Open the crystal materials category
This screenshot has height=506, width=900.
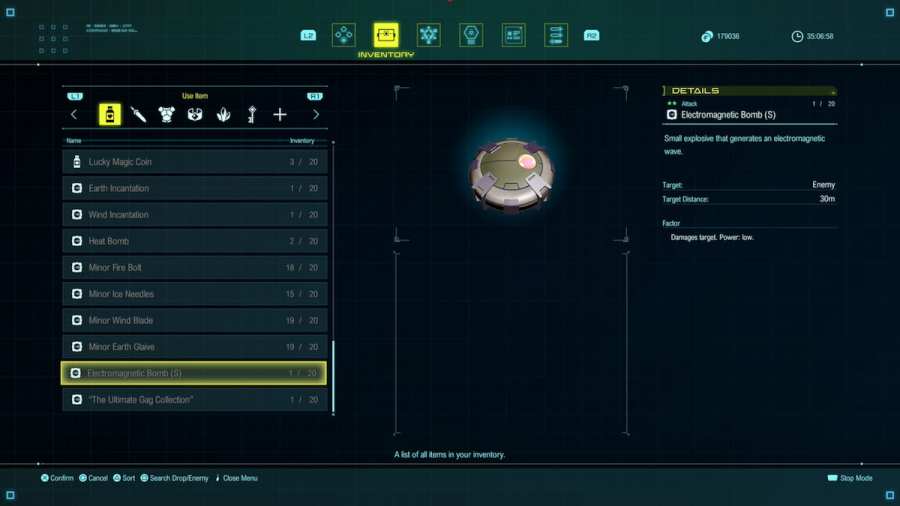point(223,115)
